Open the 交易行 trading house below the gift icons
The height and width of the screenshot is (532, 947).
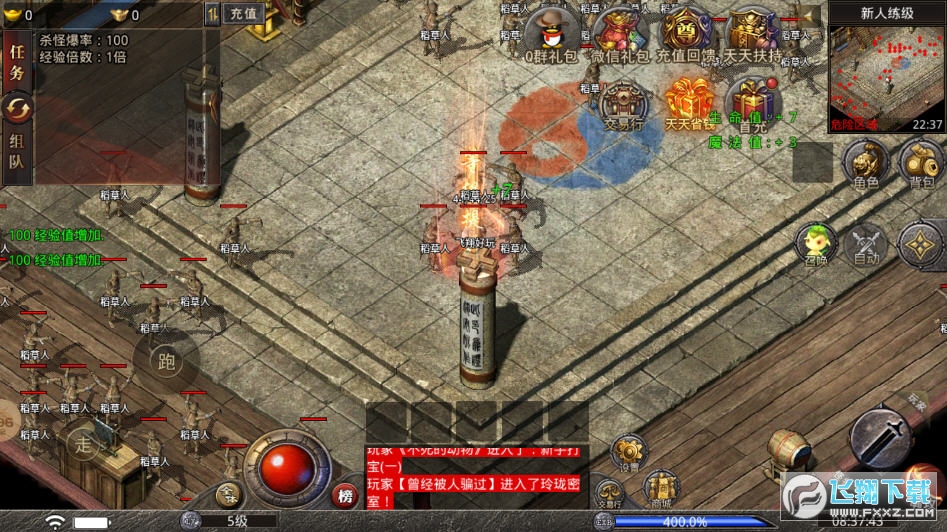point(621,105)
